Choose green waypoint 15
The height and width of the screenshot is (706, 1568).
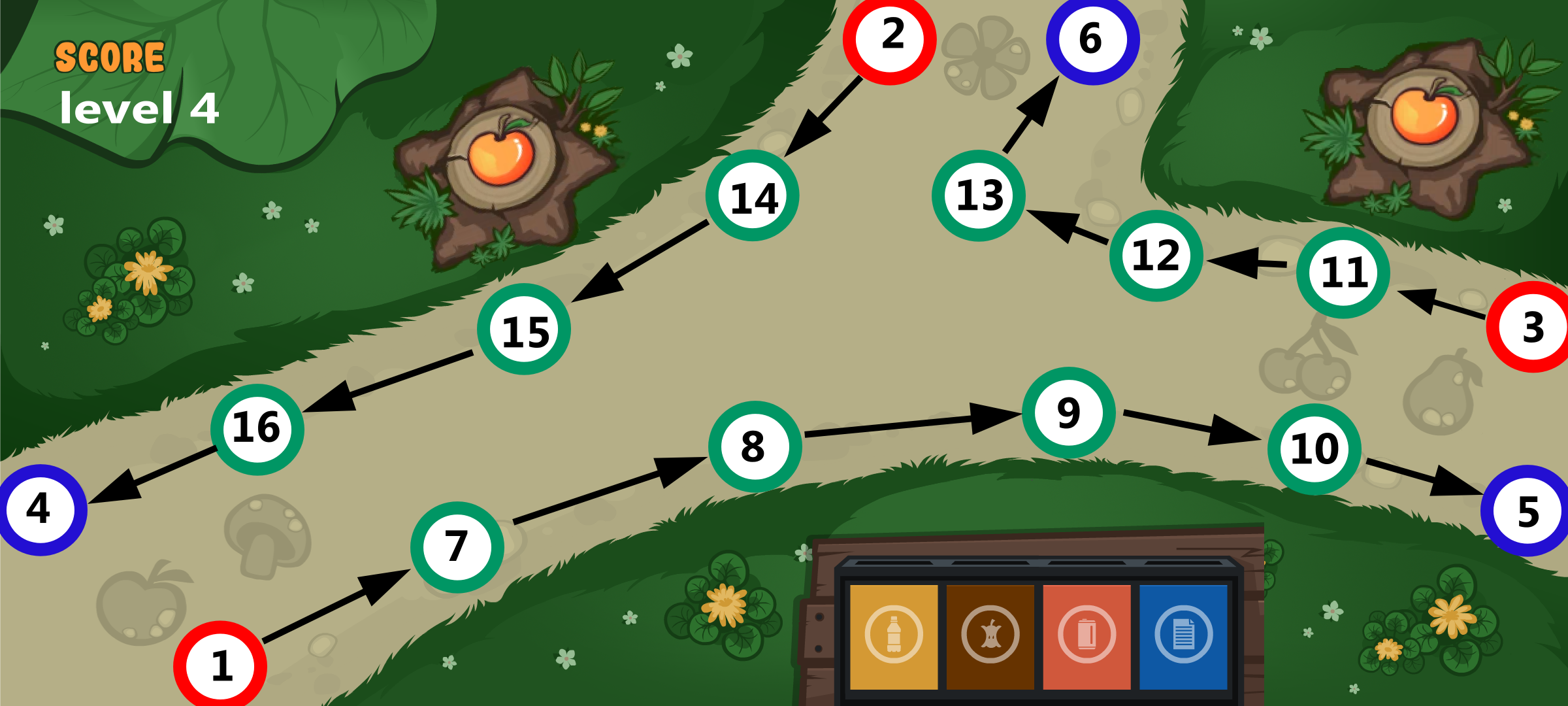pos(523,329)
